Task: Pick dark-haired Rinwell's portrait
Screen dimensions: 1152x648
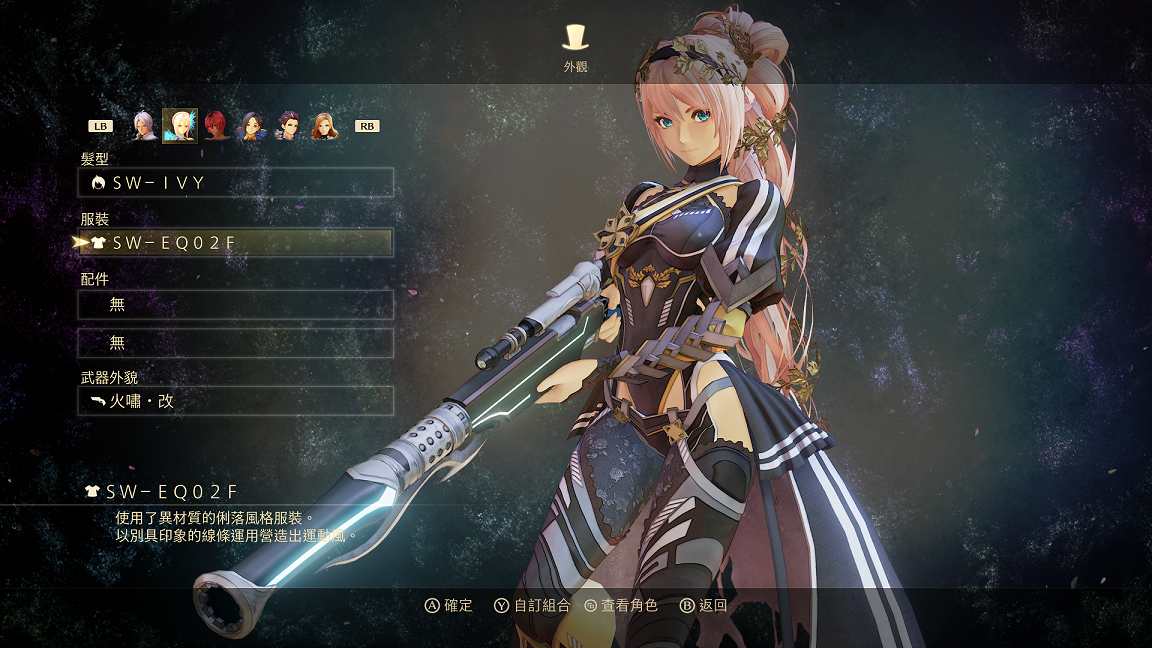Action: click(x=252, y=126)
